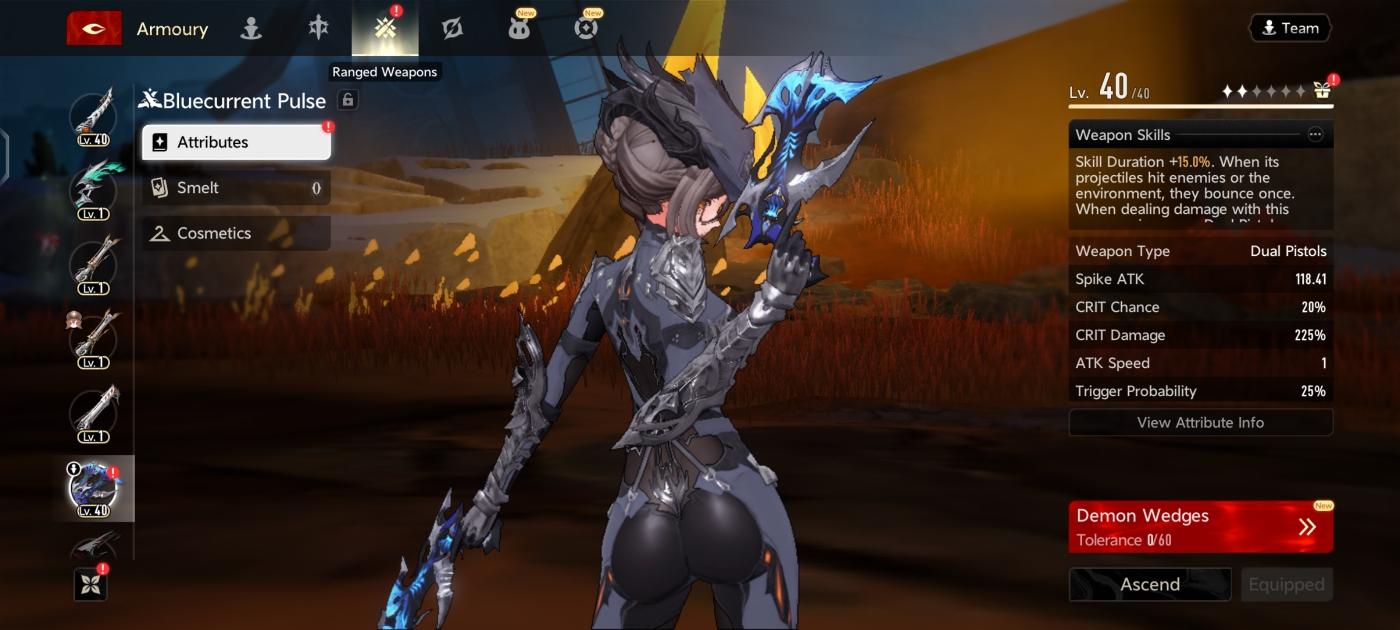Viewport: 1400px width, 630px height.
Task: Select the Attributes menu entry
Action: click(236, 142)
